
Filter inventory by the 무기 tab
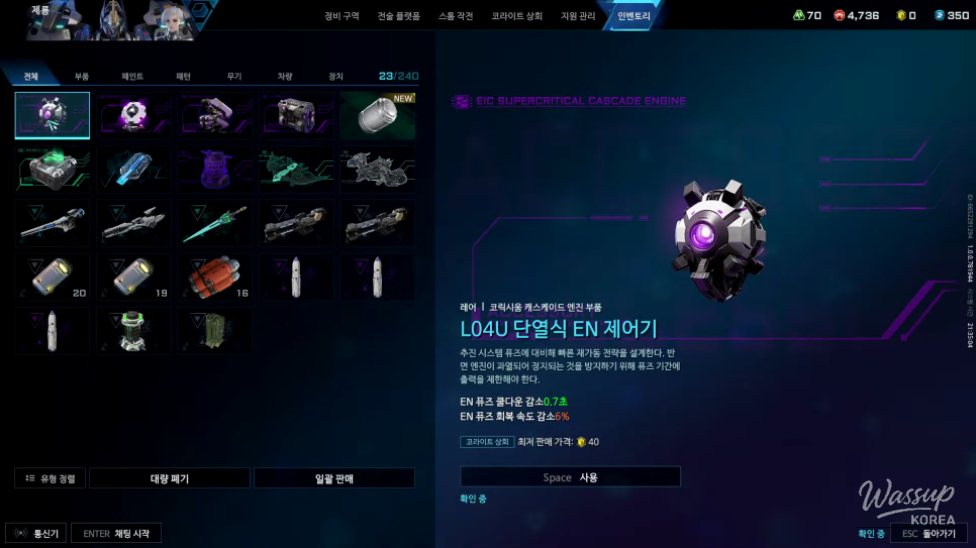tap(234, 76)
